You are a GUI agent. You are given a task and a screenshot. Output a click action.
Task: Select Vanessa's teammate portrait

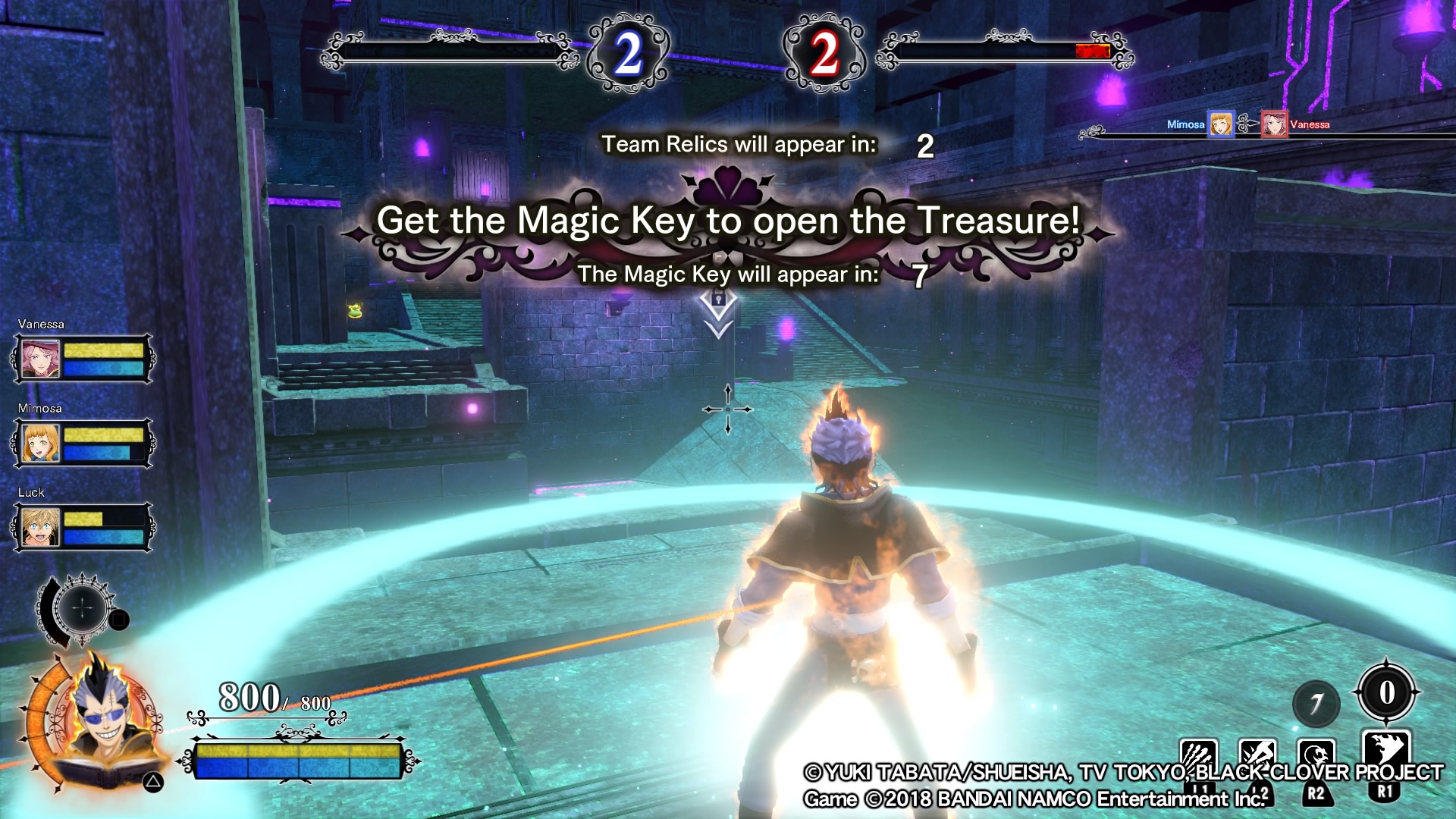(40, 359)
